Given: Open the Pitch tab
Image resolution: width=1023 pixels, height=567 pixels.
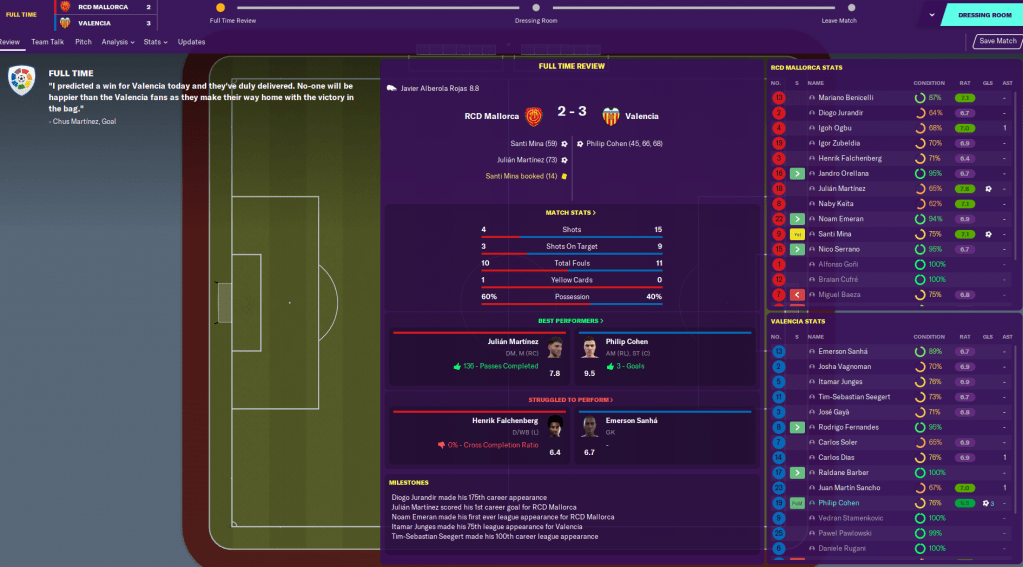Looking at the screenshot, I should coord(83,42).
